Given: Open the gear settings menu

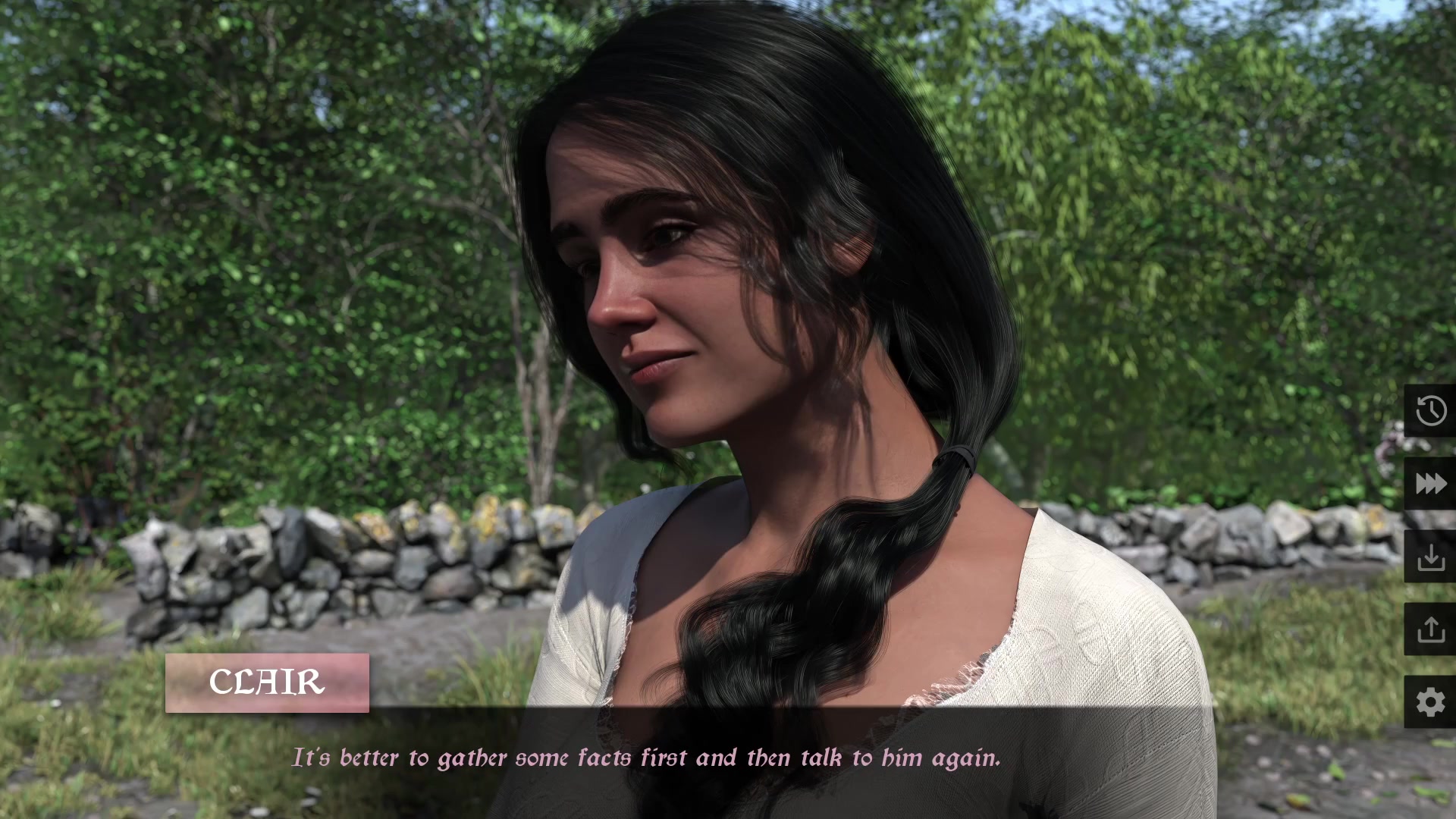Looking at the screenshot, I should pyautogui.click(x=1430, y=702).
